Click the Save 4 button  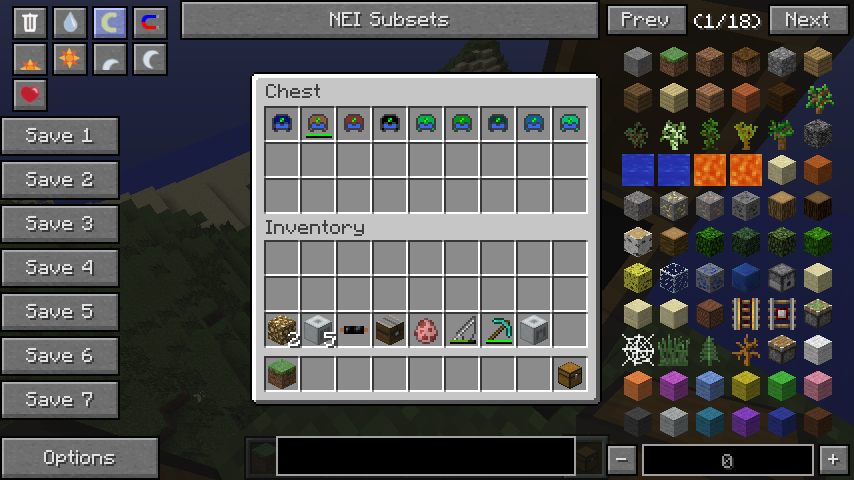click(60, 268)
